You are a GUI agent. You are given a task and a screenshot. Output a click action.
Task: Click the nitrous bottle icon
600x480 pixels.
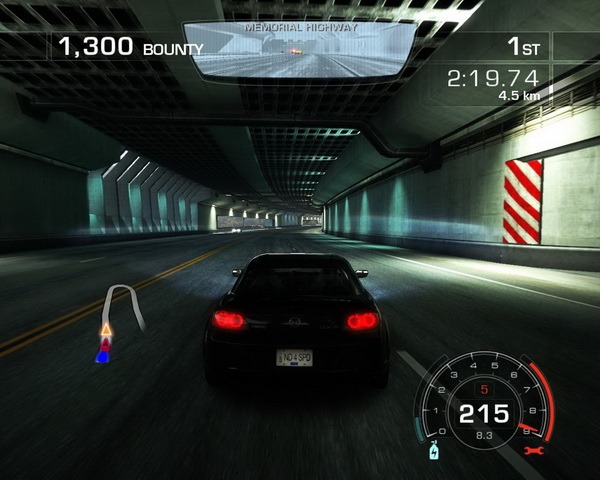[434, 451]
